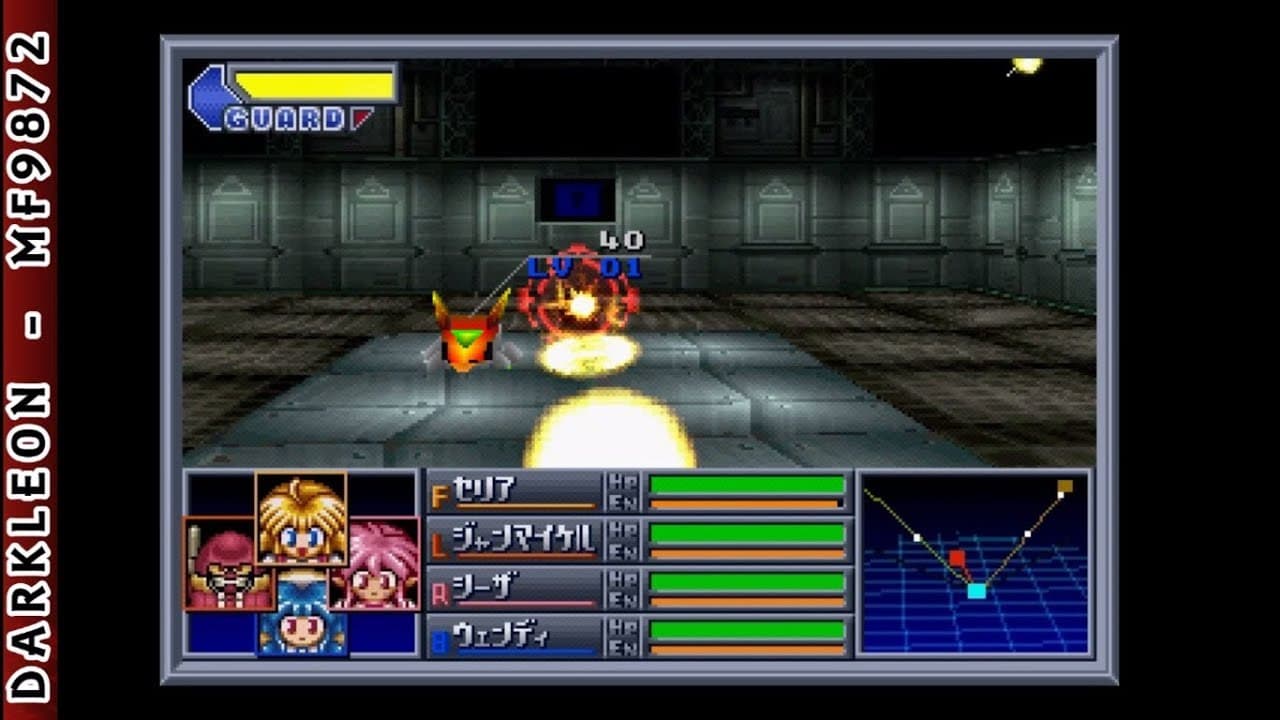
Task: Open the grid radar minimap
Action: click(973, 564)
